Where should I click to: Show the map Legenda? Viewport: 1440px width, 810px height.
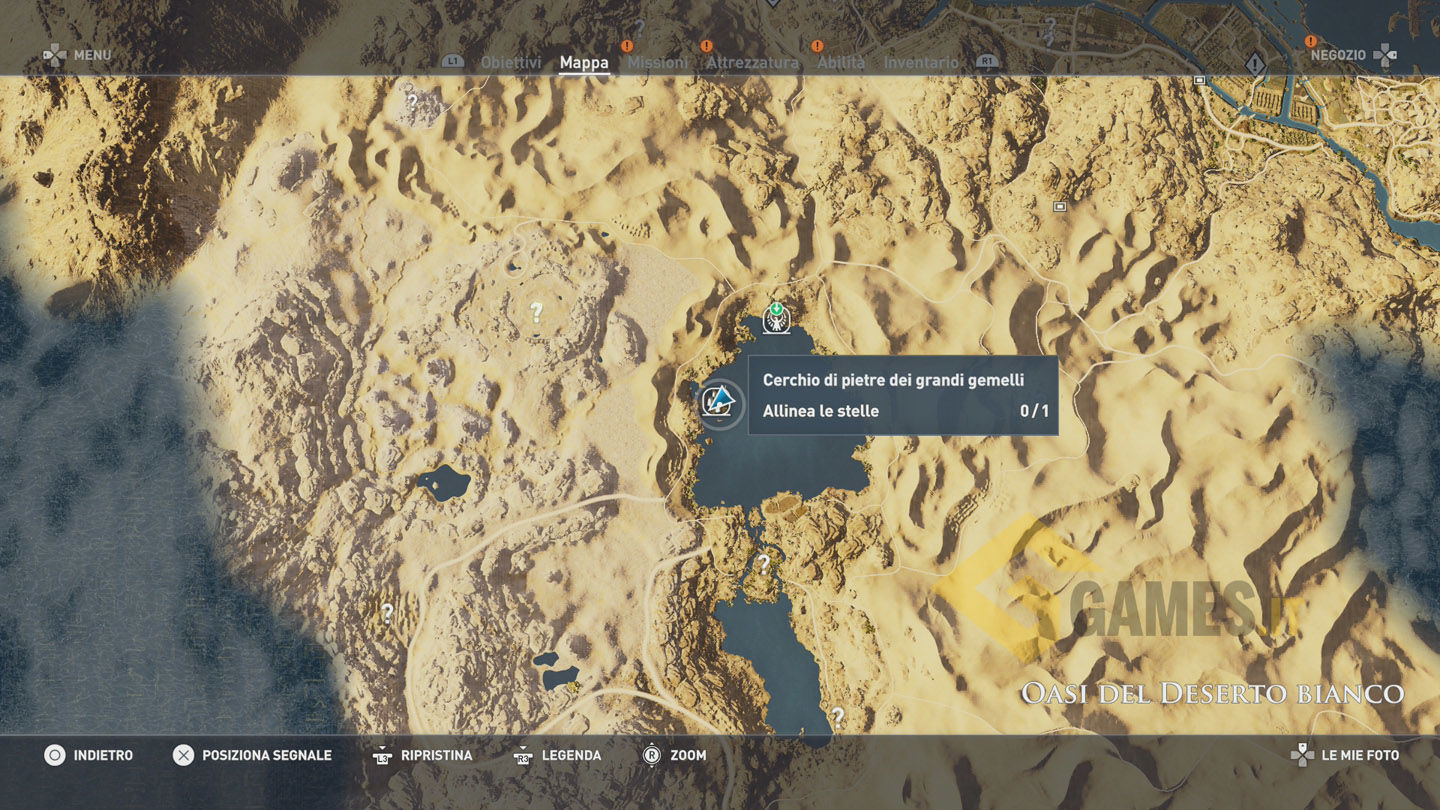click(x=571, y=755)
